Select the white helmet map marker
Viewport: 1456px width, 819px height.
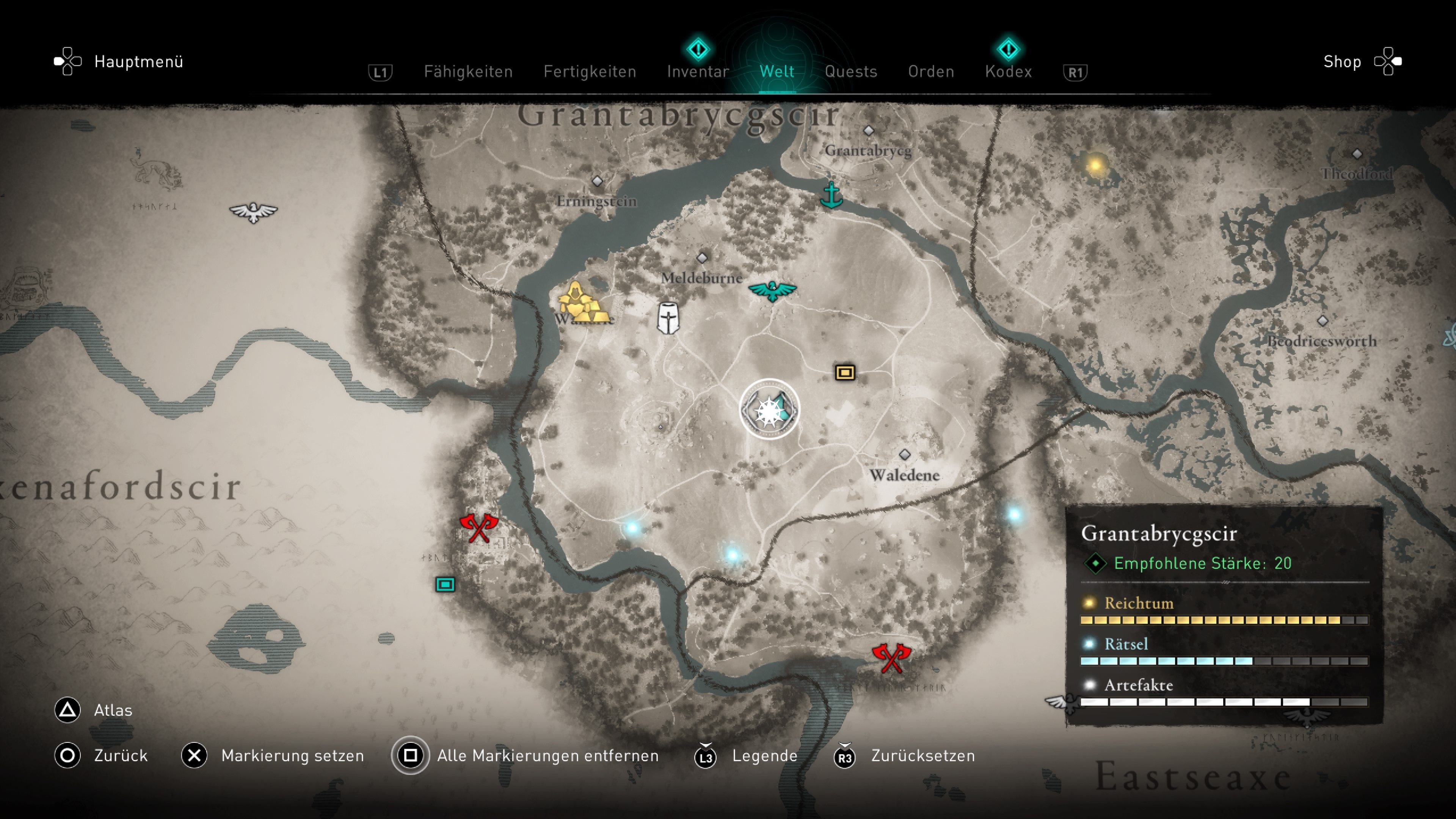pos(668,318)
